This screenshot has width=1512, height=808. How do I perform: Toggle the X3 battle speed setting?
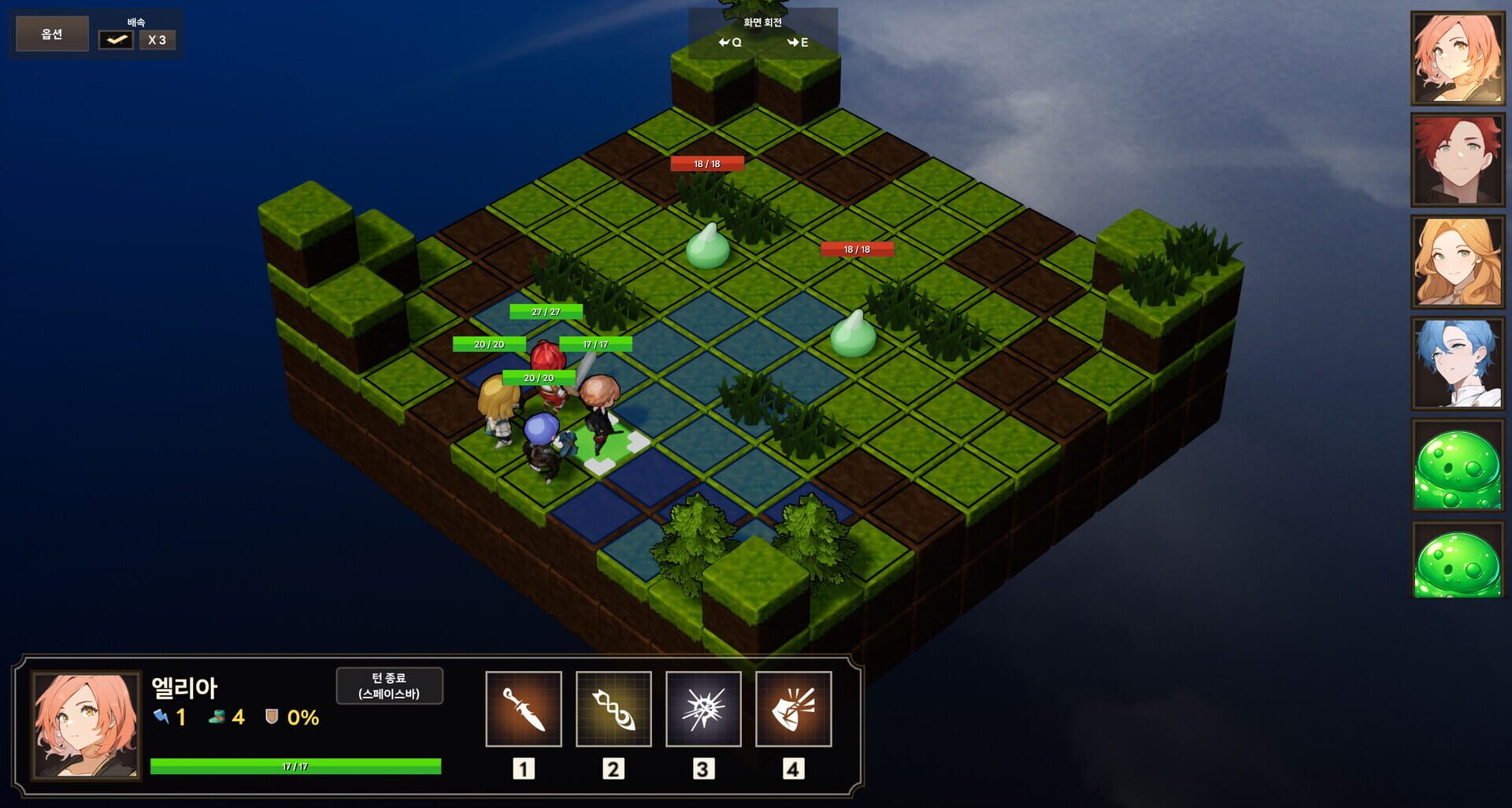[157, 39]
